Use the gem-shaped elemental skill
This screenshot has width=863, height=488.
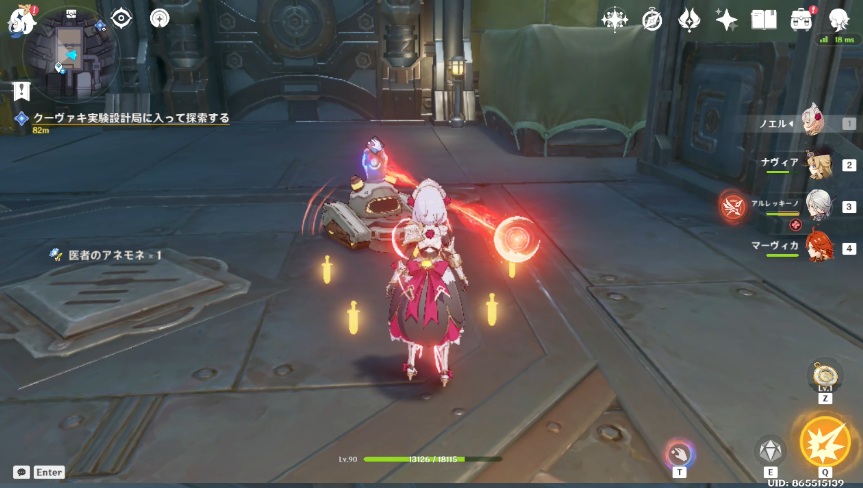coord(770,451)
